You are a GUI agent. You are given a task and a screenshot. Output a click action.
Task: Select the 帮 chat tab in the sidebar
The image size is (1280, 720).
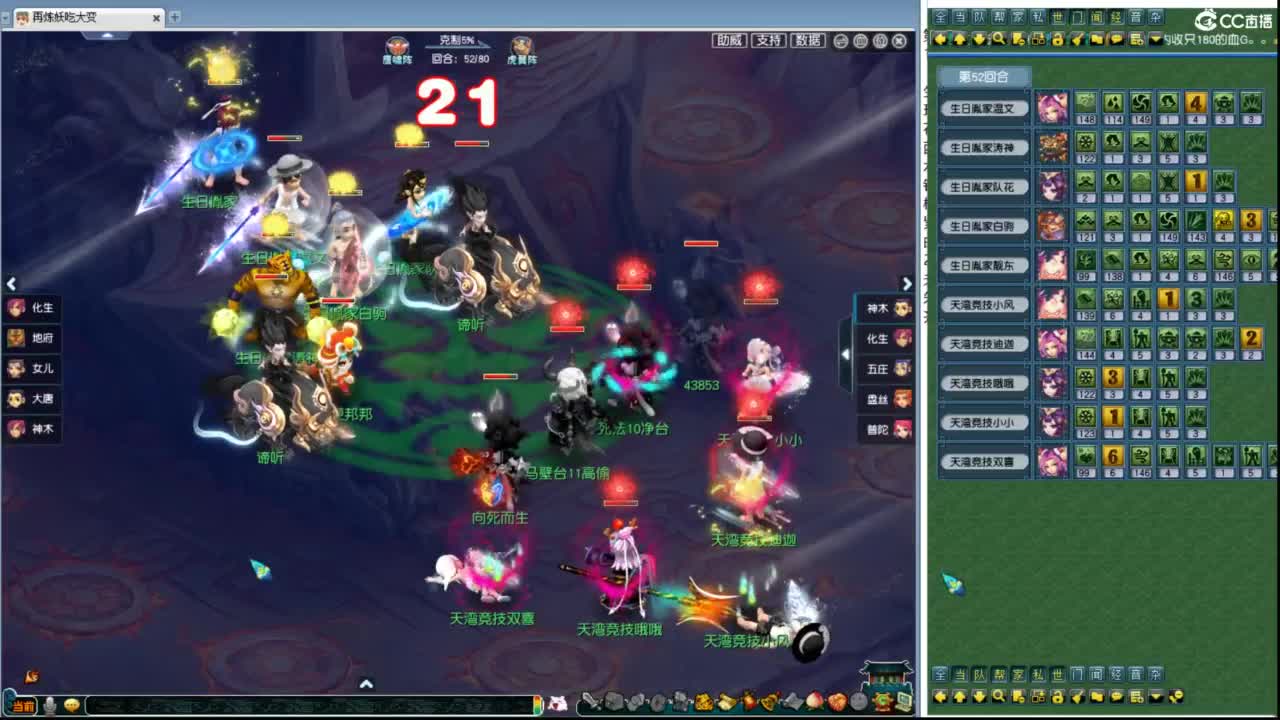point(1000,17)
